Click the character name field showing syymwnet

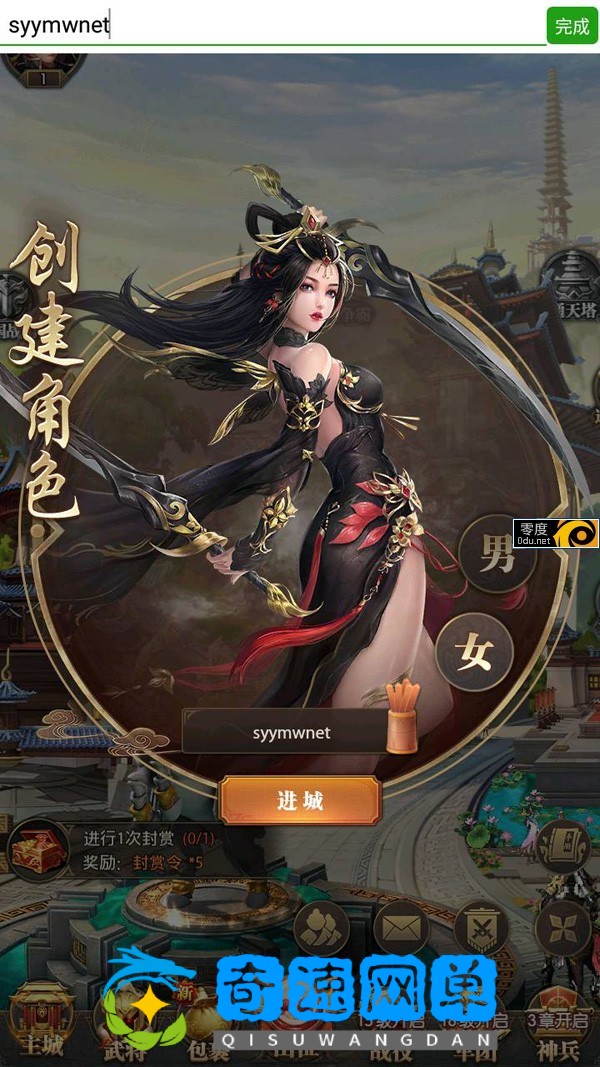click(290, 733)
